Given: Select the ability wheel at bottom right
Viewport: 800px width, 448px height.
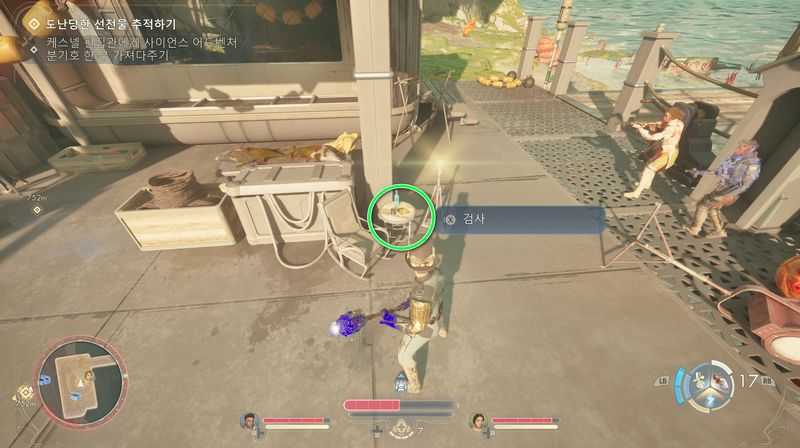Looking at the screenshot, I should click(x=711, y=384).
